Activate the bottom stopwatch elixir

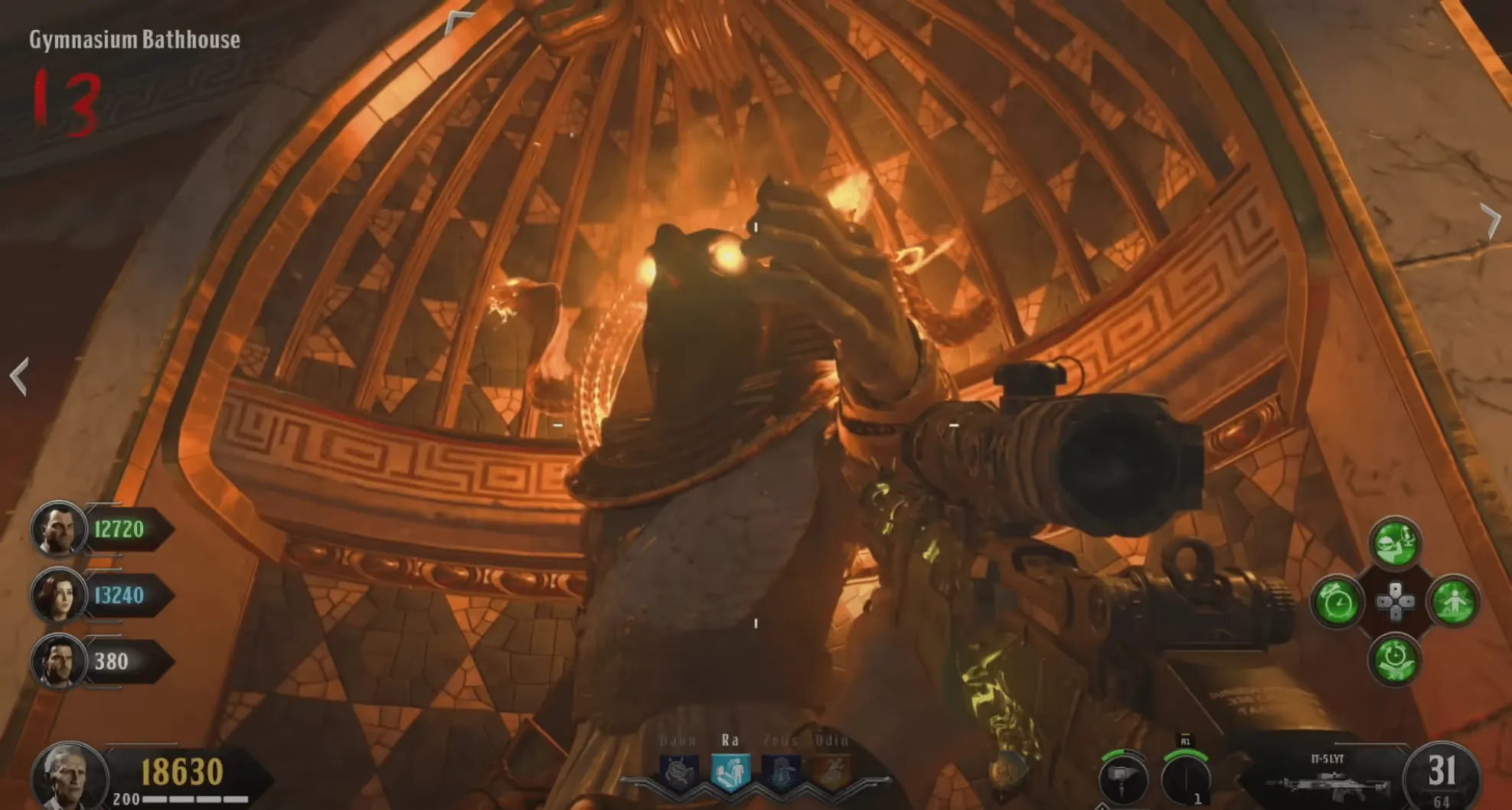1395,660
